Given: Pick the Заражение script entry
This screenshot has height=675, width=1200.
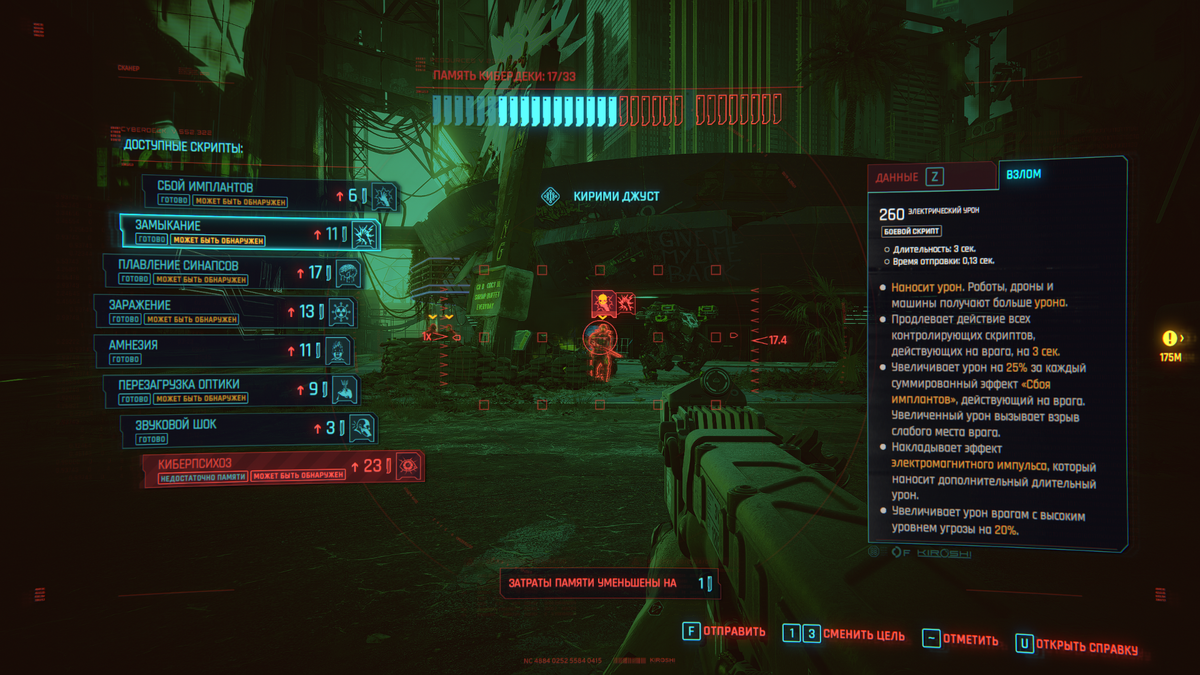Looking at the screenshot, I should (225, 312).
